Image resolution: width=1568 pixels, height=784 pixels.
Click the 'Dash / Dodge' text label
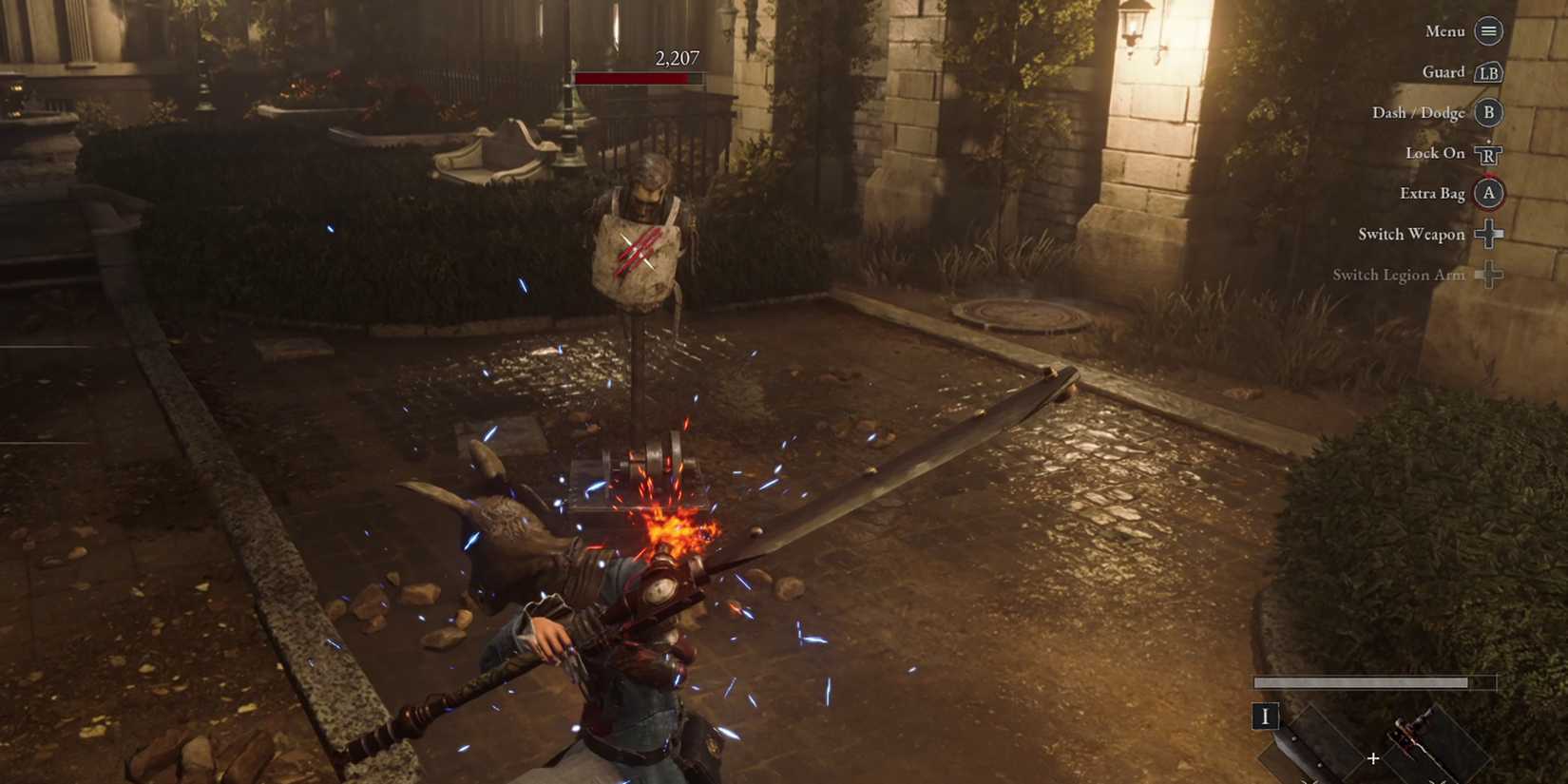coord(1417,112)
